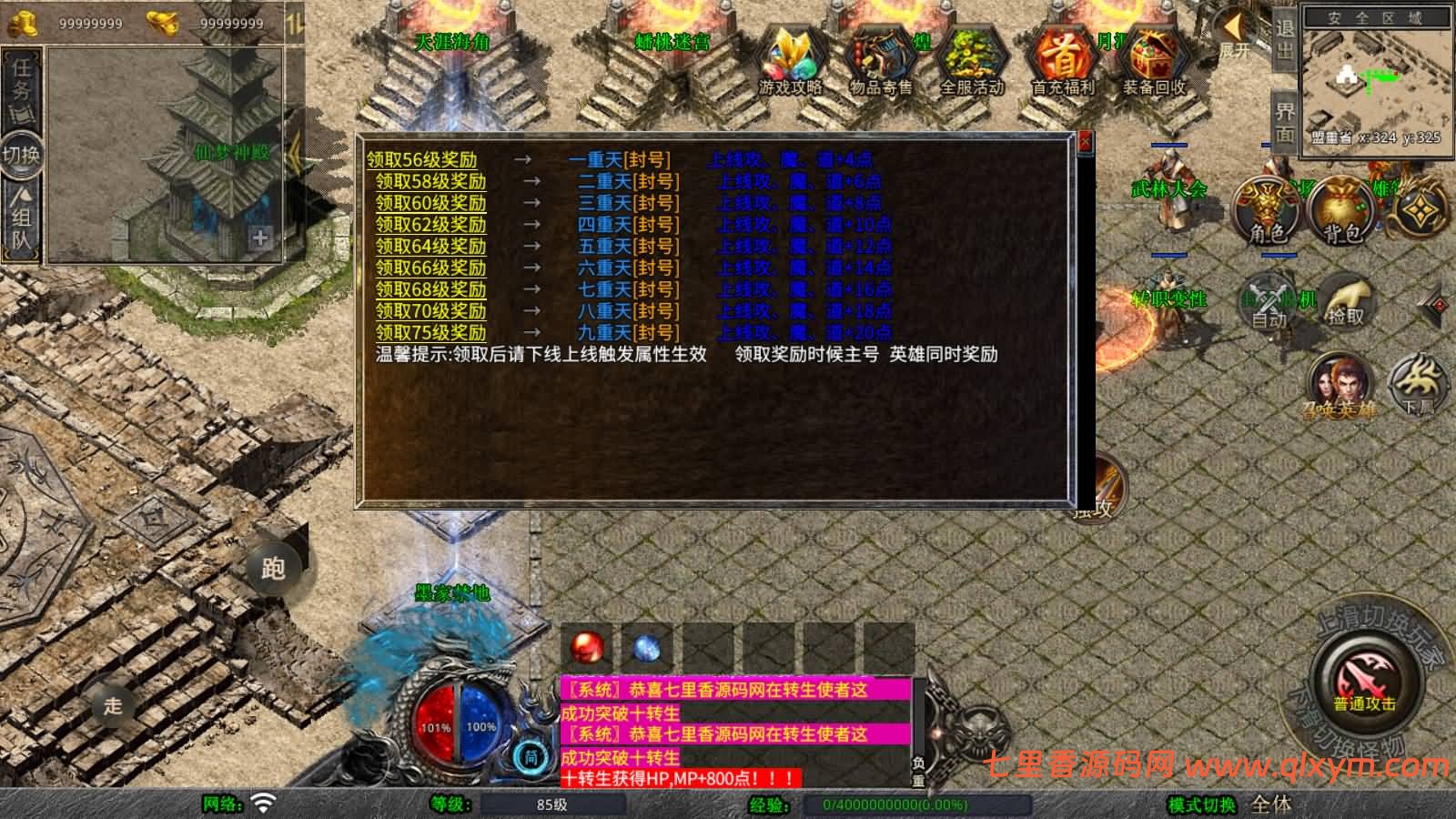
Task: Select the 领取66级奖励 link
Action: click(430, 268)
